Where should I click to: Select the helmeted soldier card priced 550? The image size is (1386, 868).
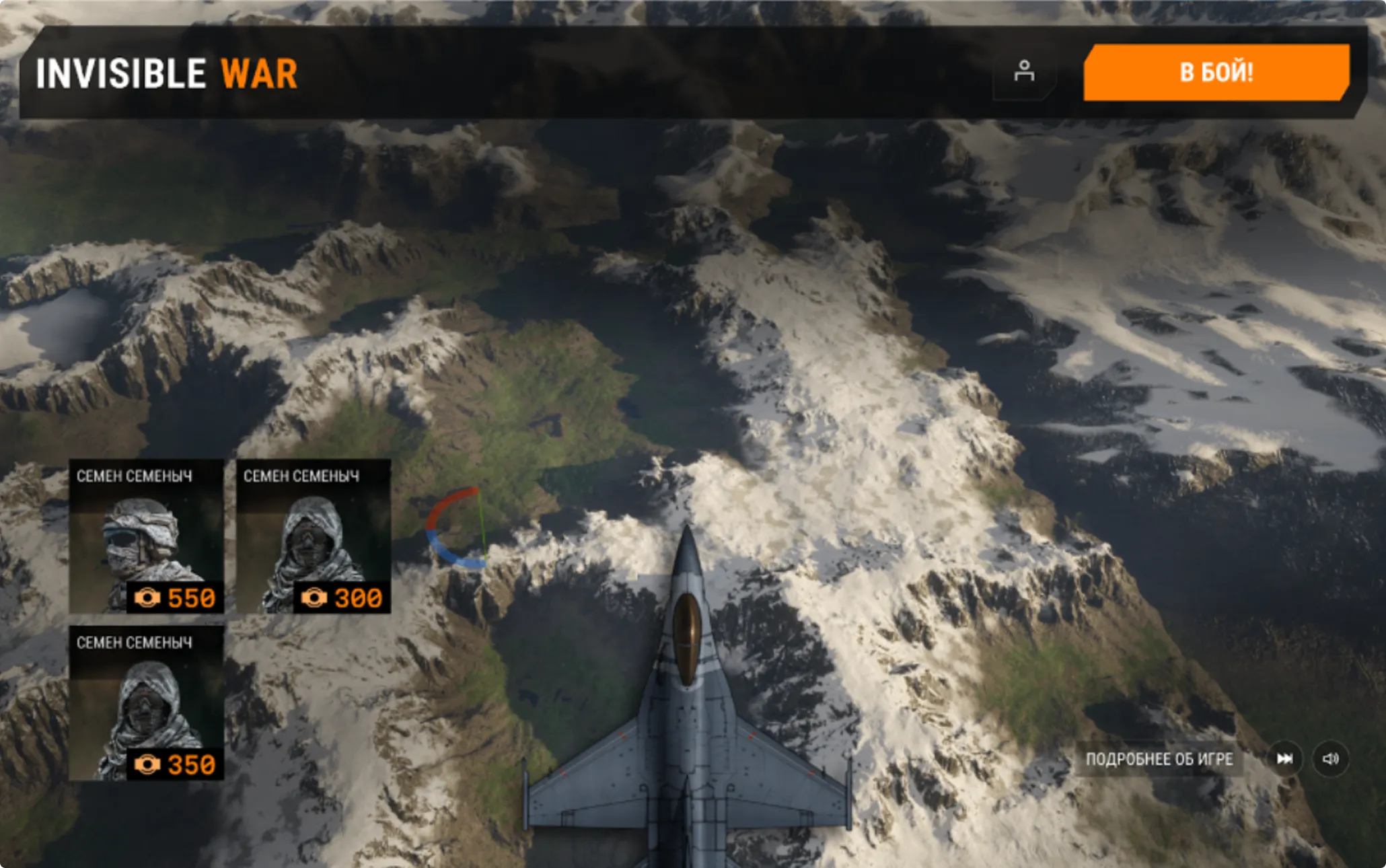146,536
